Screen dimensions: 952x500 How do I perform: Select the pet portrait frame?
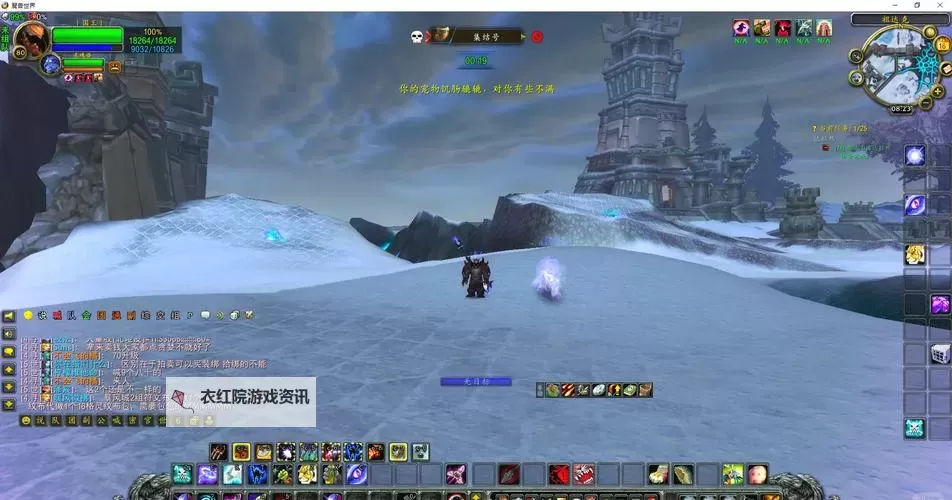pyautogui.click(x=51, y=65)
